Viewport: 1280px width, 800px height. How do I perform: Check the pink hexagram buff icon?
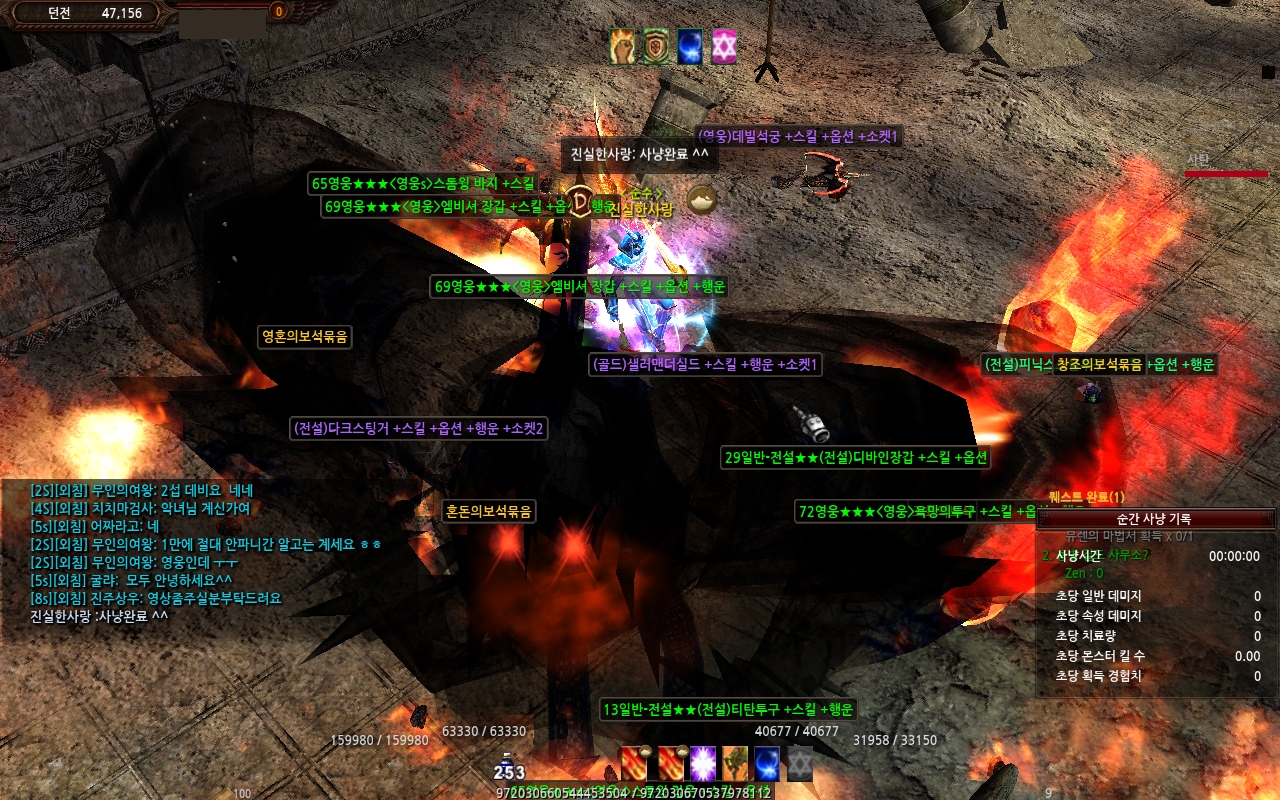point(723,47)
